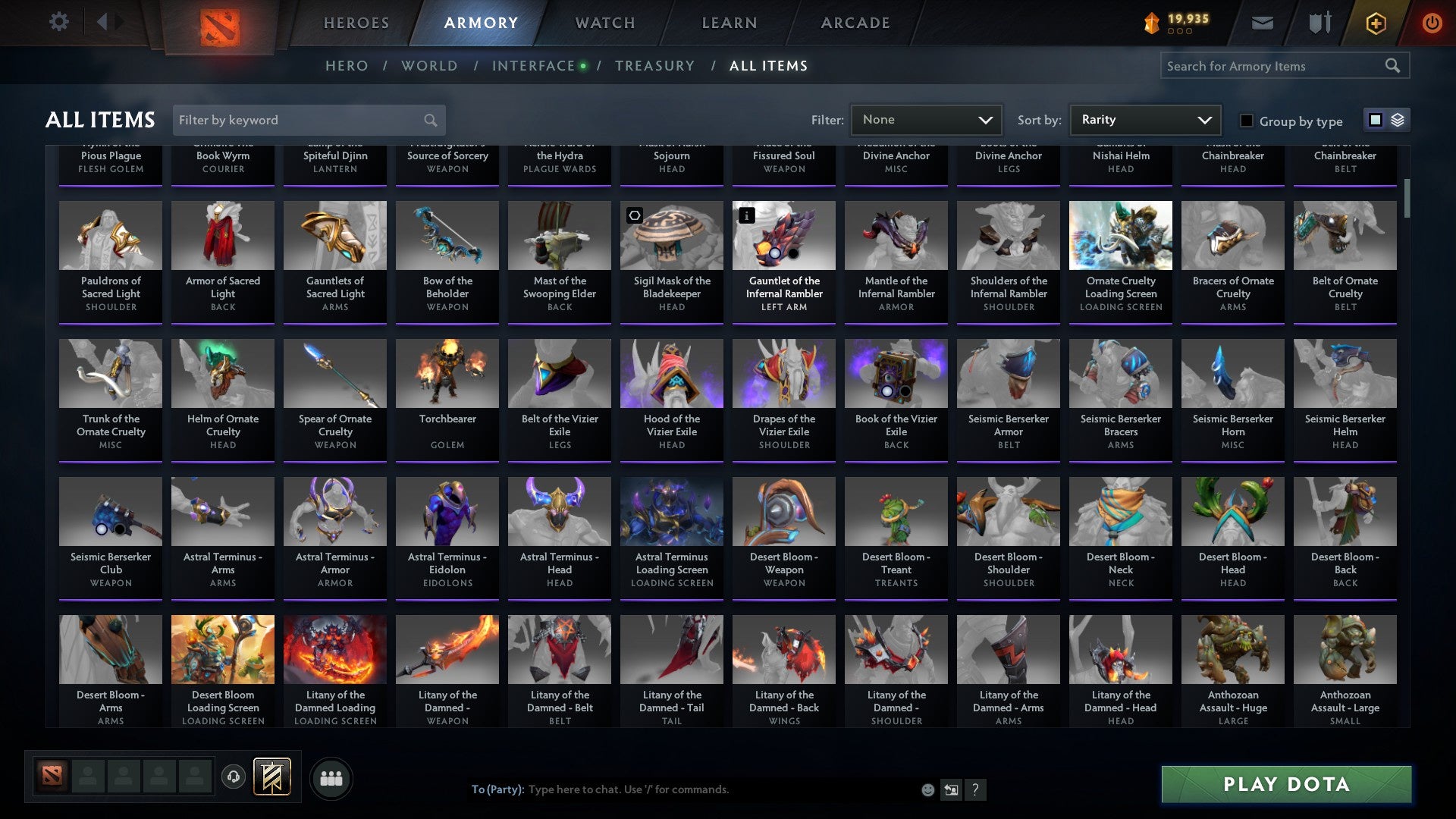Click the magnifier in the Armory search bar
Viewport: 1456px width, 819px height.
click(1394, 66)
